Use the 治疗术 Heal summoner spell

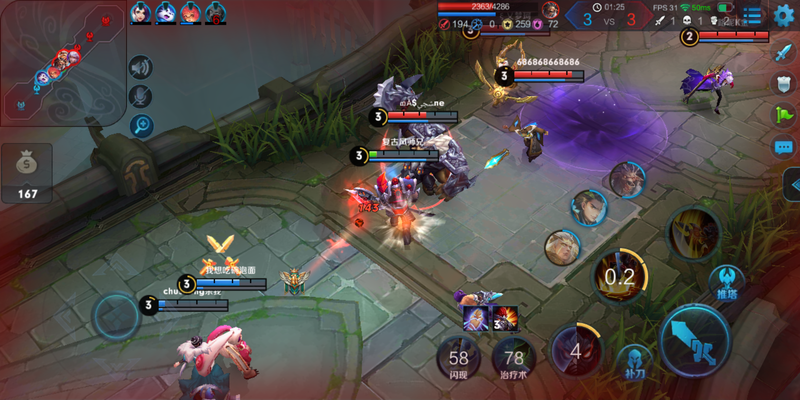pos(514,359)
